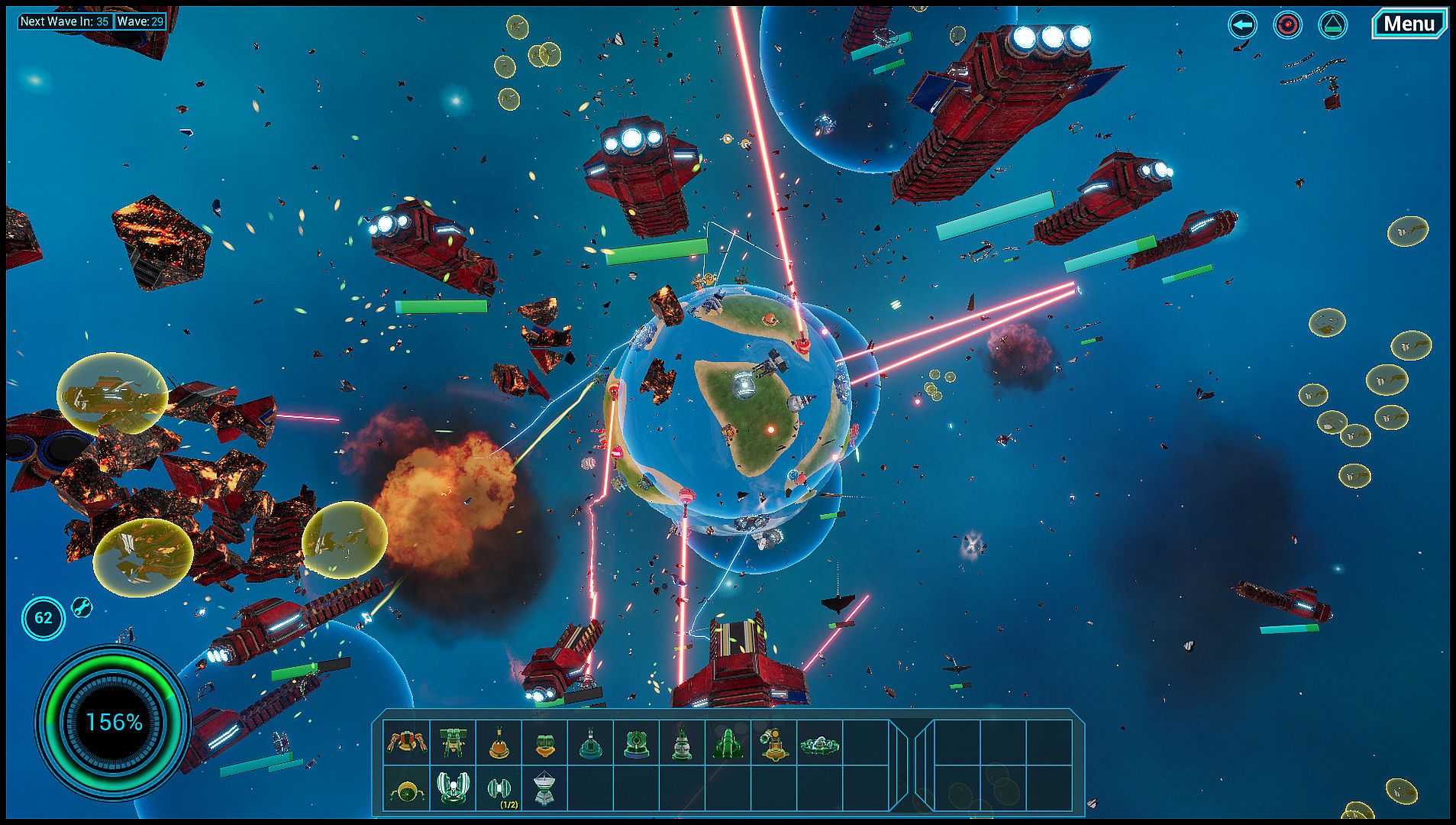Image resolution: width=1456 pixels, height=825 pixels.
Task: Pick the grey tower cannon turret
Action: (x=682, y=742)
